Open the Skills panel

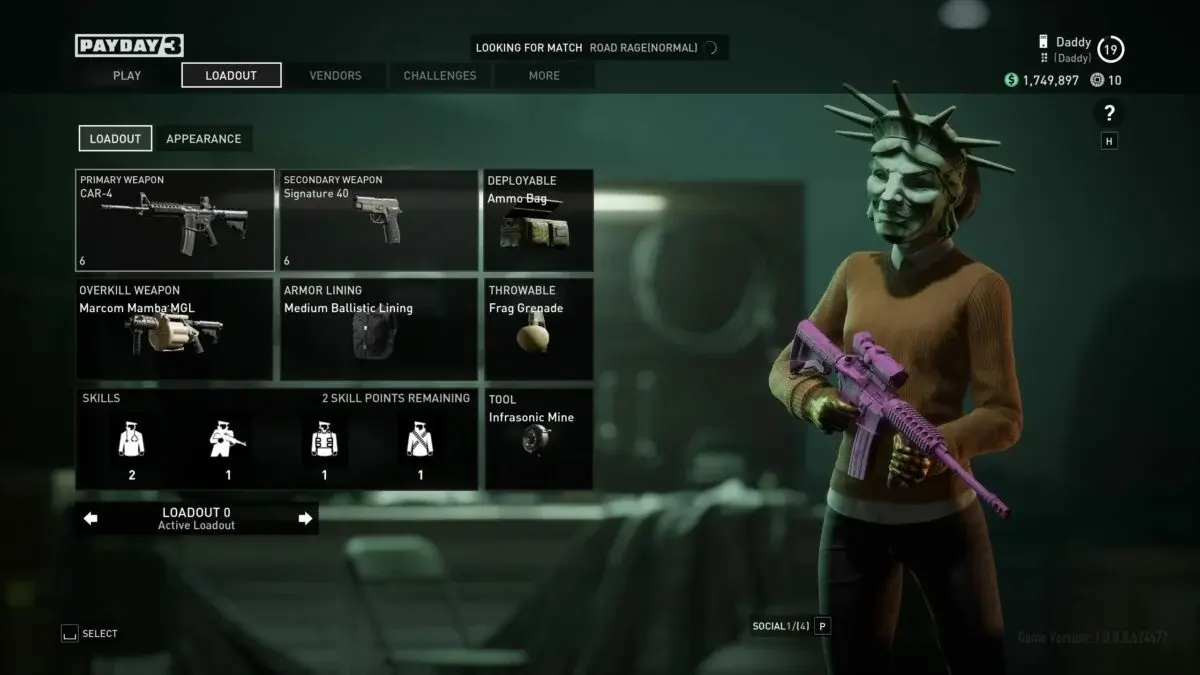point(276,438)
